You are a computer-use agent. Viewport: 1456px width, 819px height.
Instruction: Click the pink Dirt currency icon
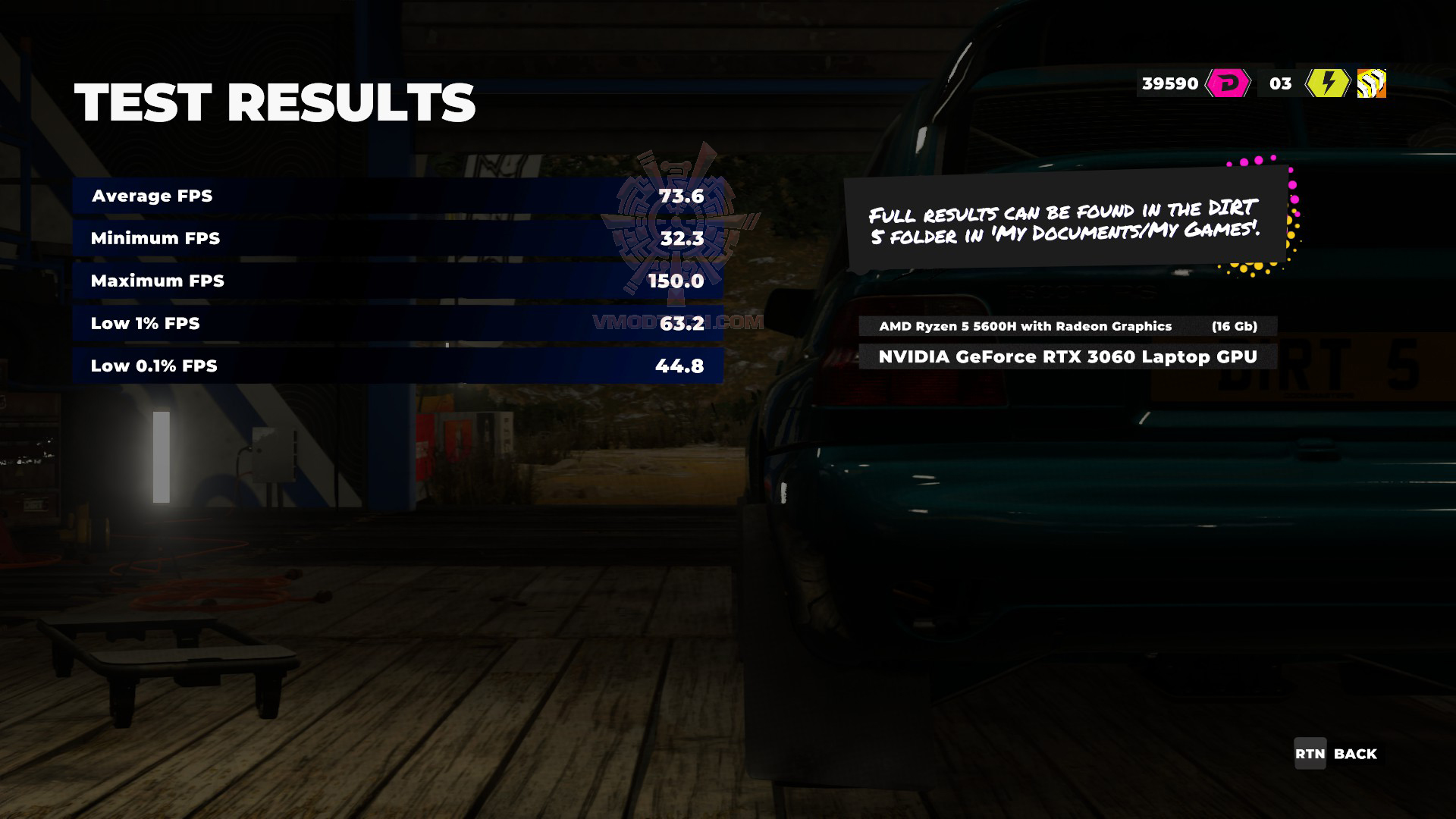click(x=1228, y=83)
